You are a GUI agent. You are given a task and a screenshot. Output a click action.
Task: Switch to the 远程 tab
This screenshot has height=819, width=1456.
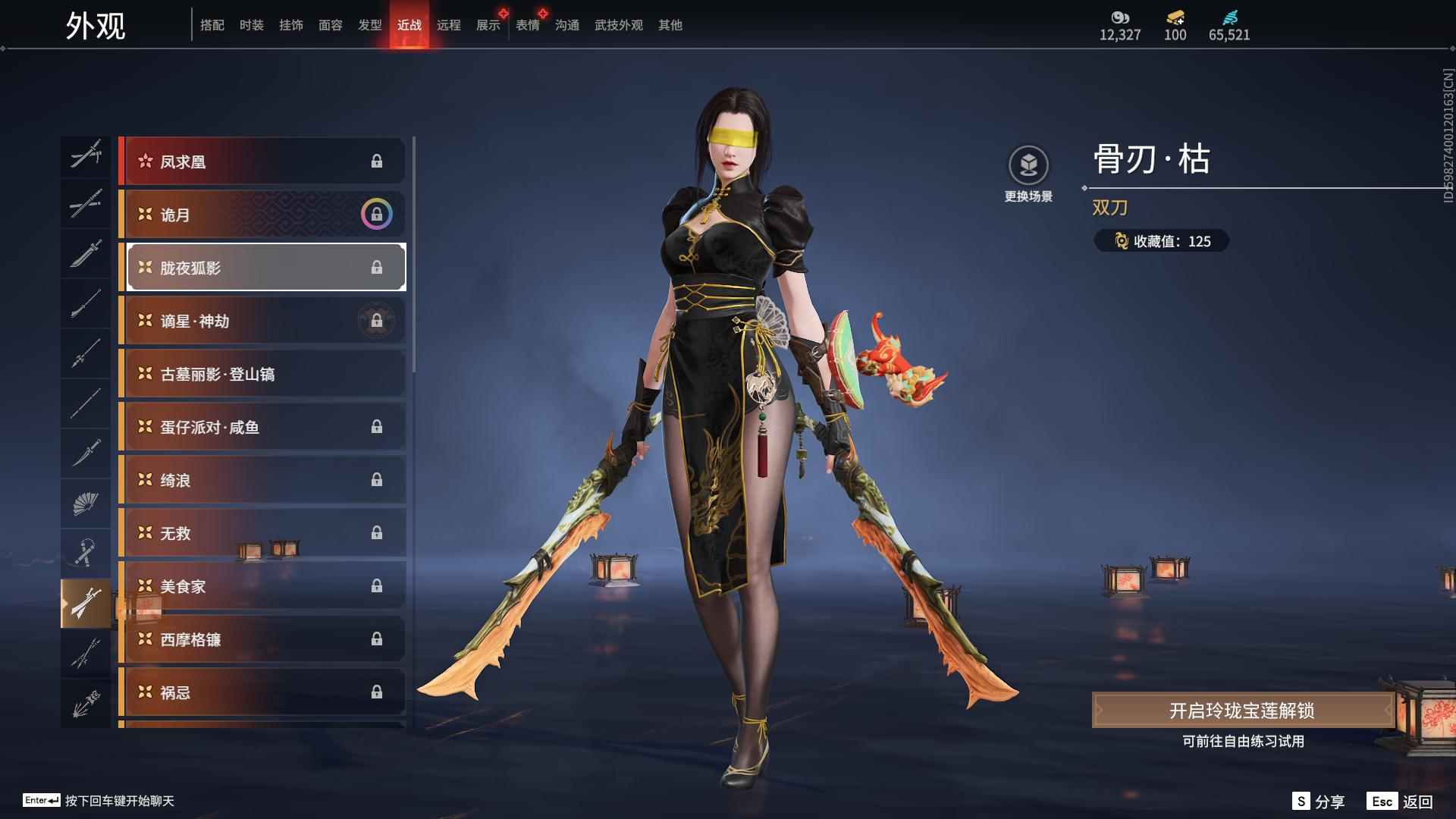(448, 25)
